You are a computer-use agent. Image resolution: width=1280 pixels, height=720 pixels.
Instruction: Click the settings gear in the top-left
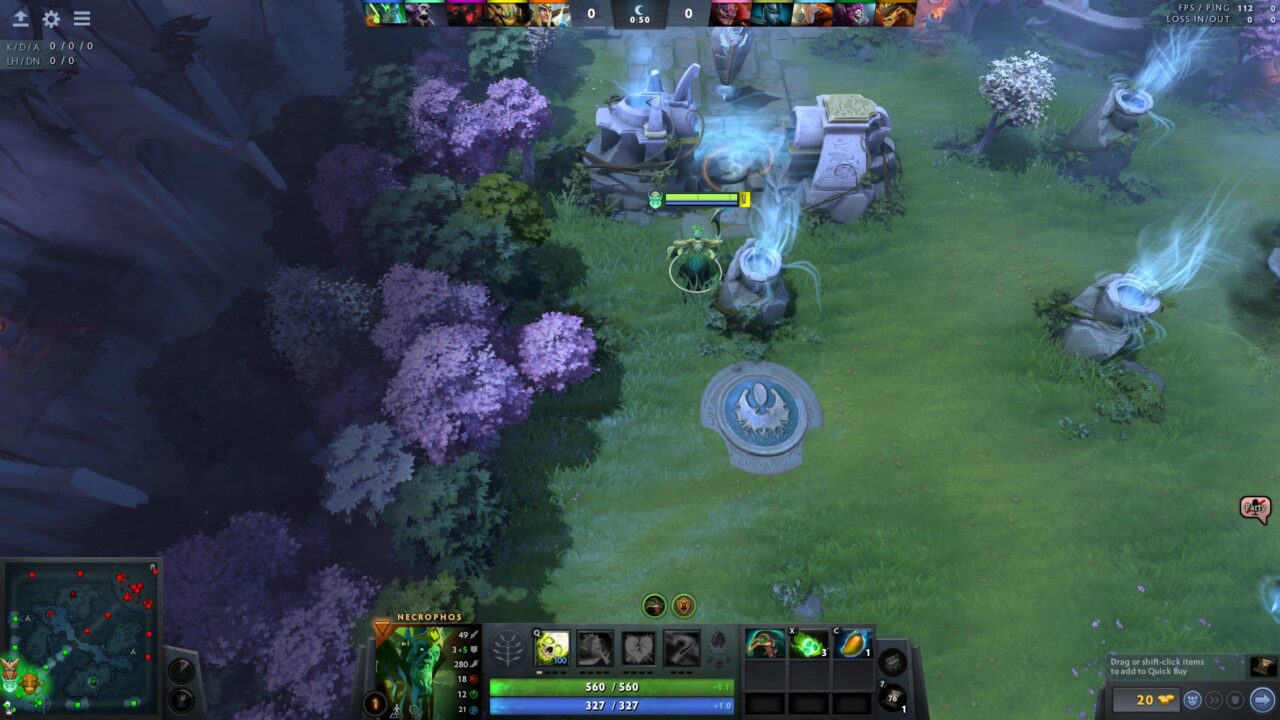[x=49, y=18]
